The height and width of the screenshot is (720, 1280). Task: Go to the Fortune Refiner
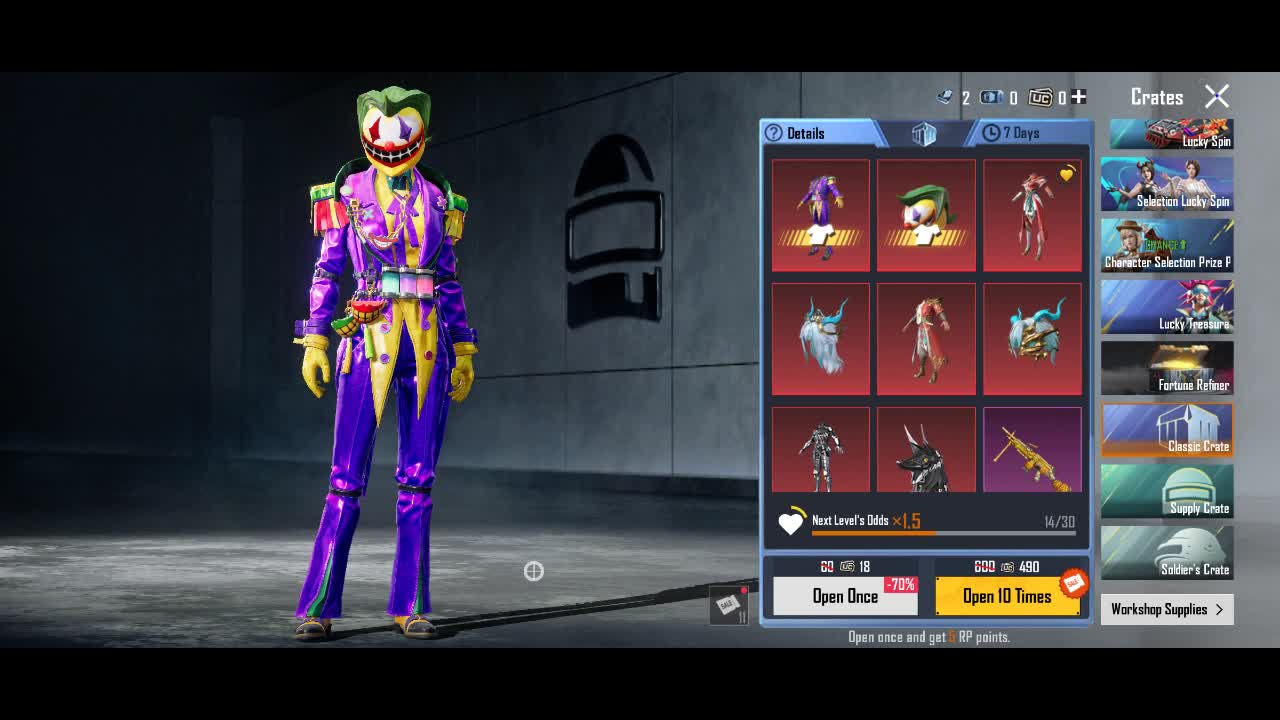[x=1167, y=369]
